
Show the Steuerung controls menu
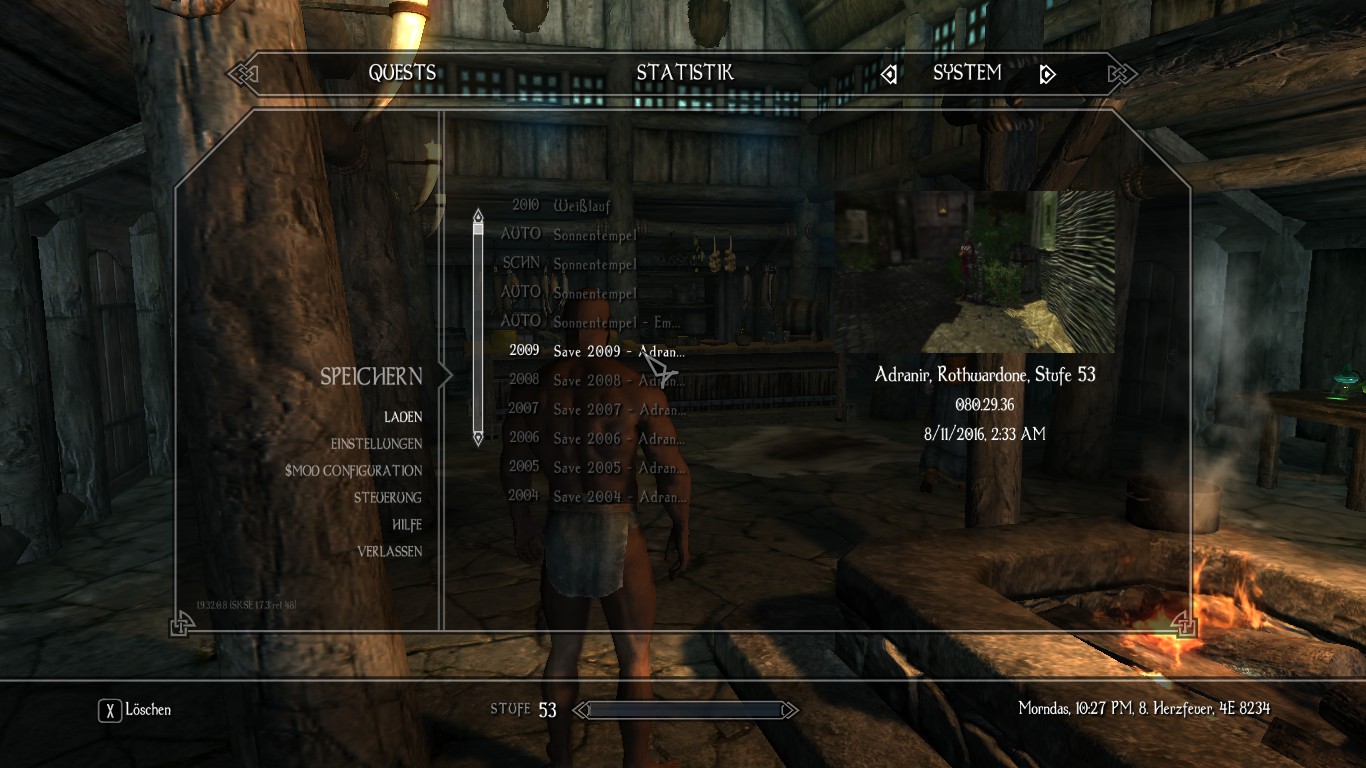pyautogui.click(x=387, y=498)
